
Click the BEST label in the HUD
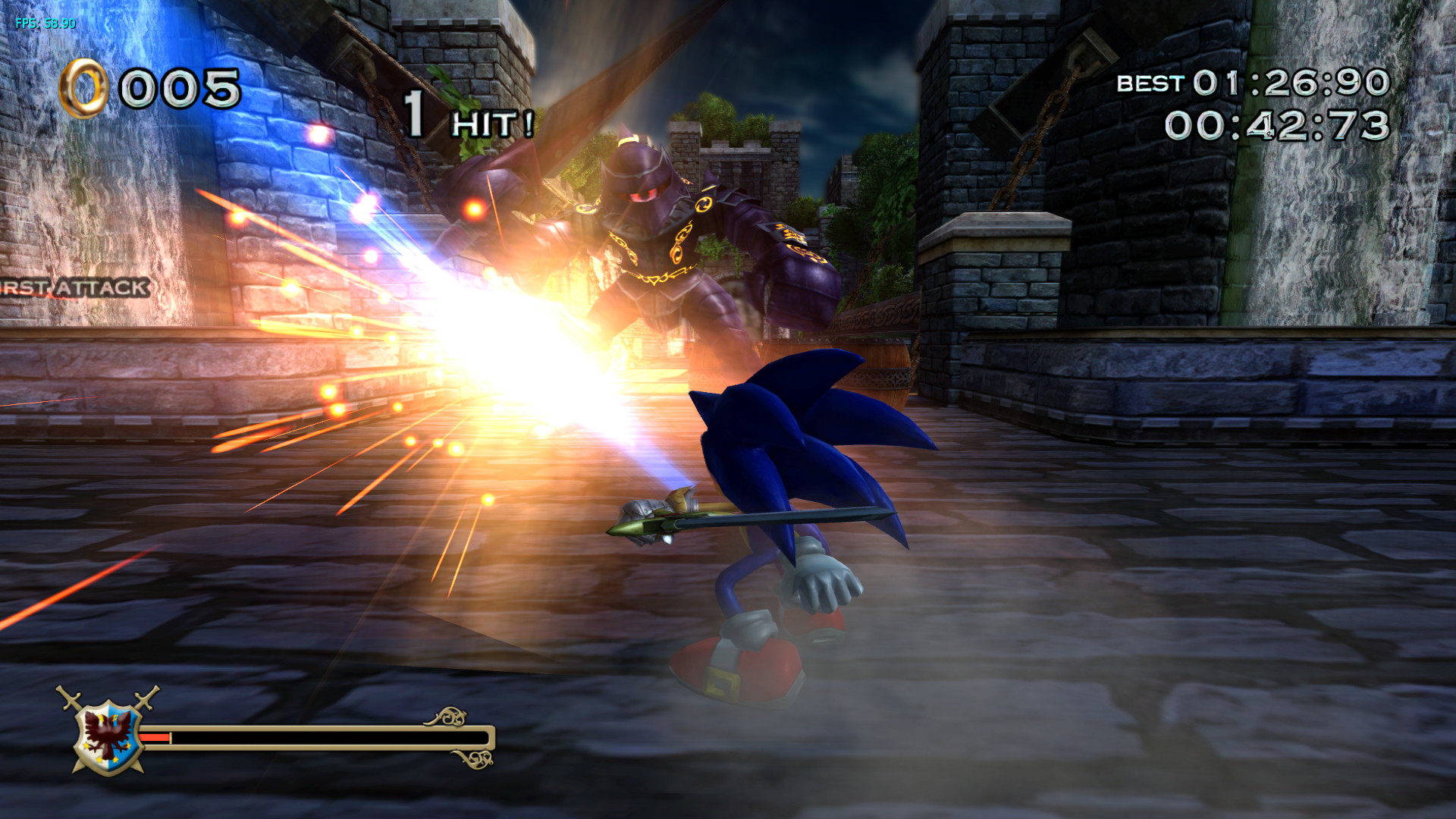point(1149,85)
